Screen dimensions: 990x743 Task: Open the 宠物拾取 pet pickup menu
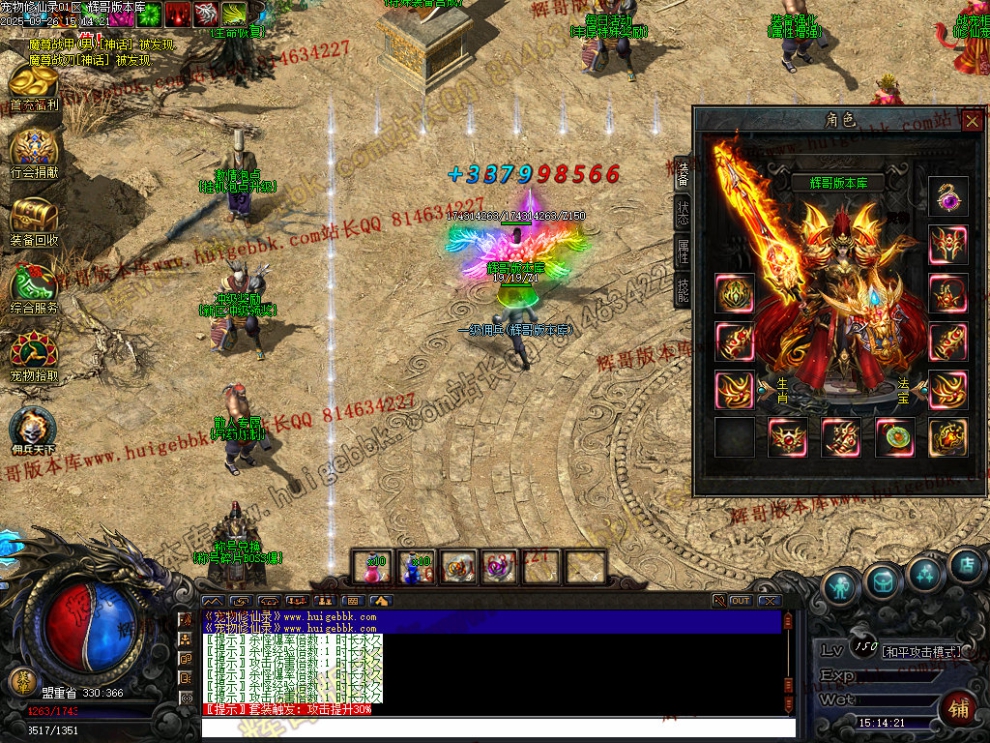(x=34, y=354)
